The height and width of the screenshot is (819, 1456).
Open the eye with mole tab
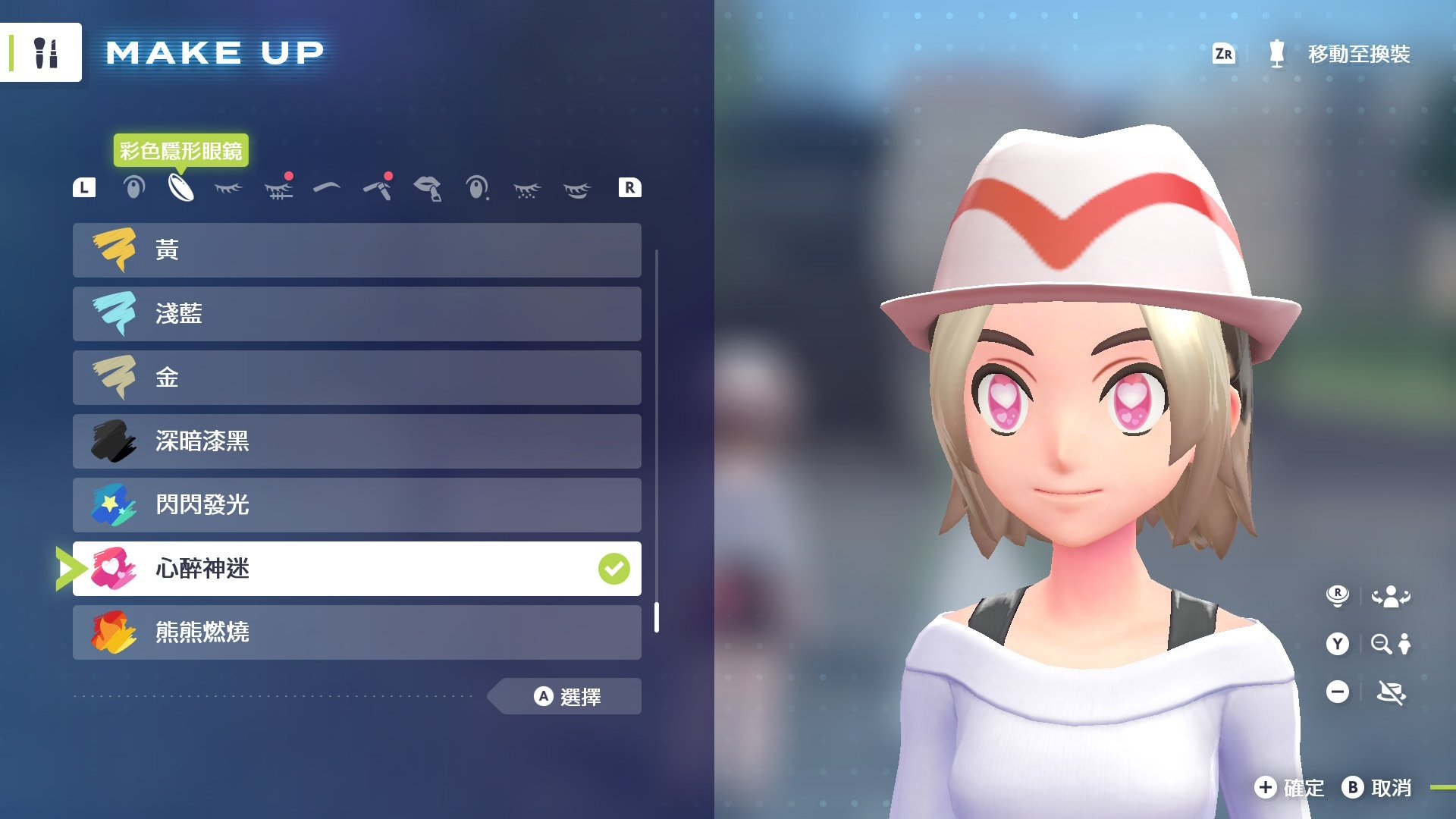pos(477,188)
